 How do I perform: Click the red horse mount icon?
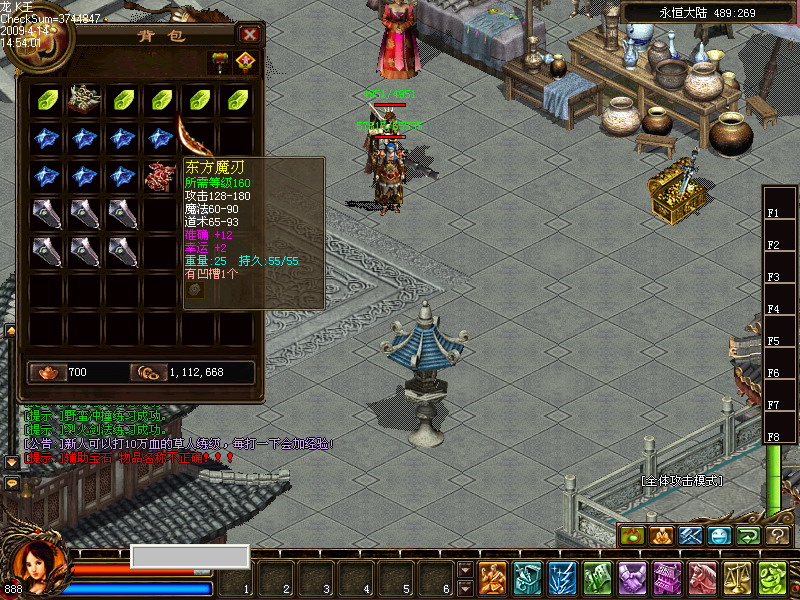tap(702, 578)
